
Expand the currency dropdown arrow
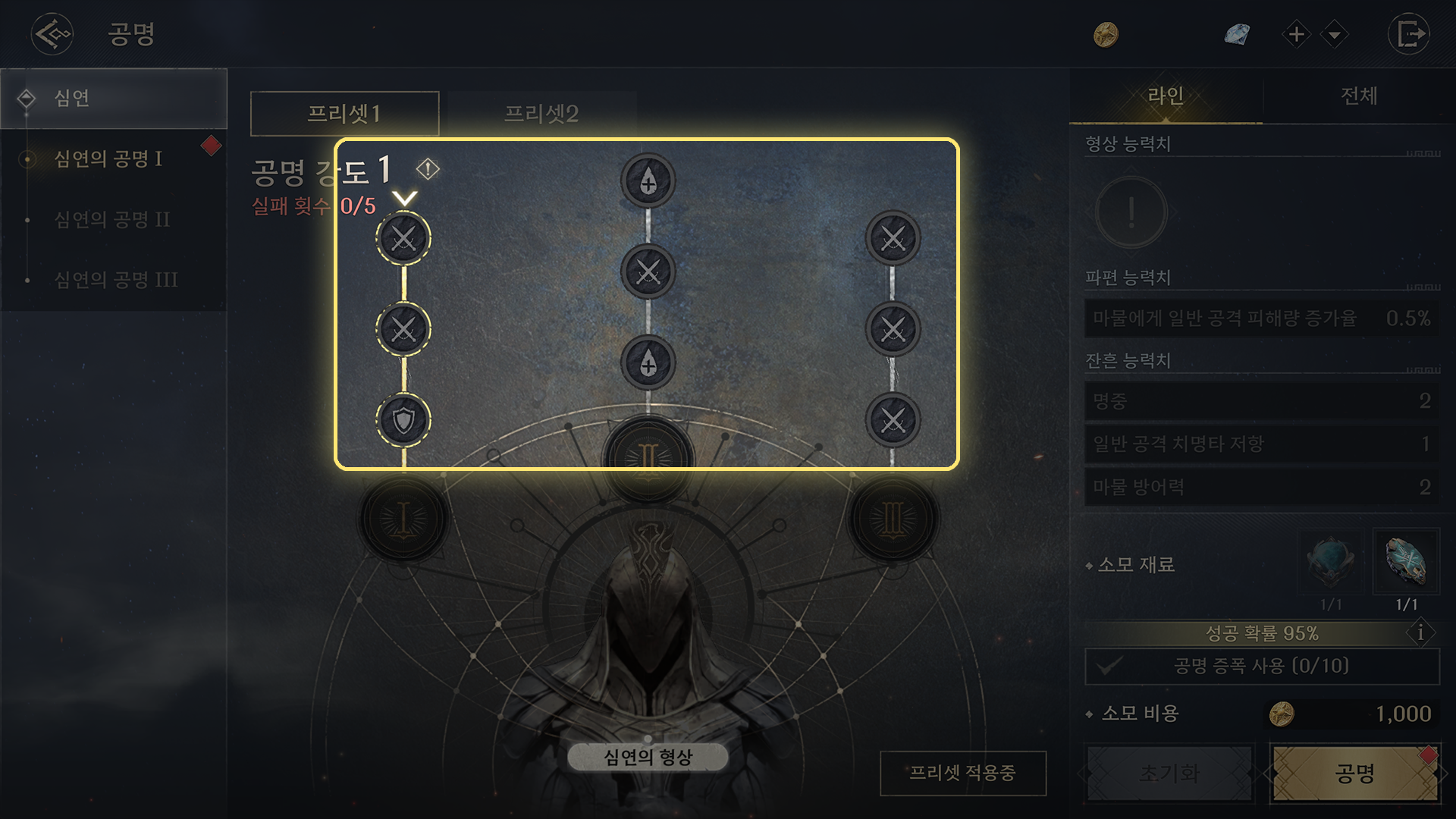[1334, 34]
